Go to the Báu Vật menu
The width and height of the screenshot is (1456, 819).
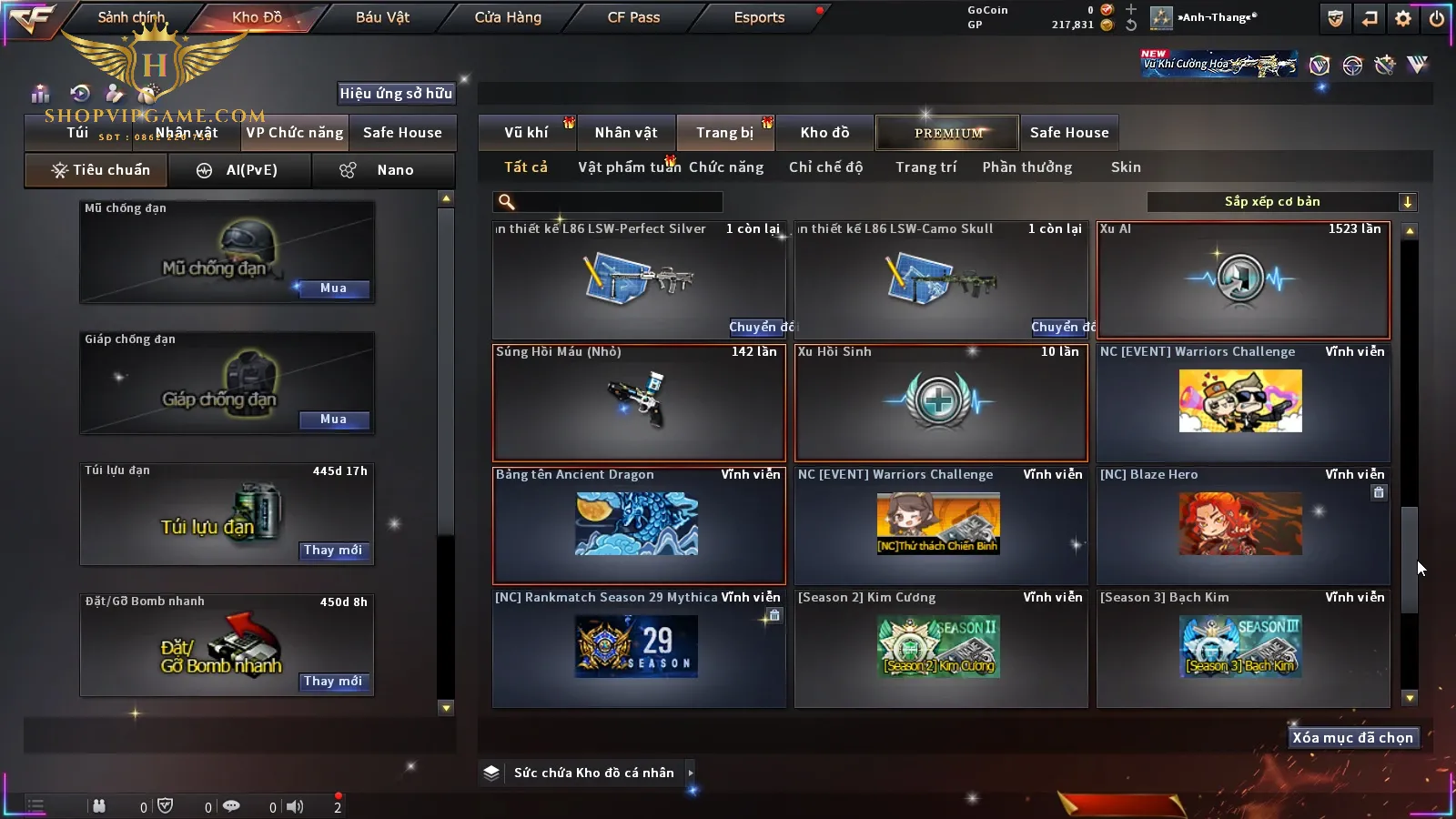click(382, 17)
